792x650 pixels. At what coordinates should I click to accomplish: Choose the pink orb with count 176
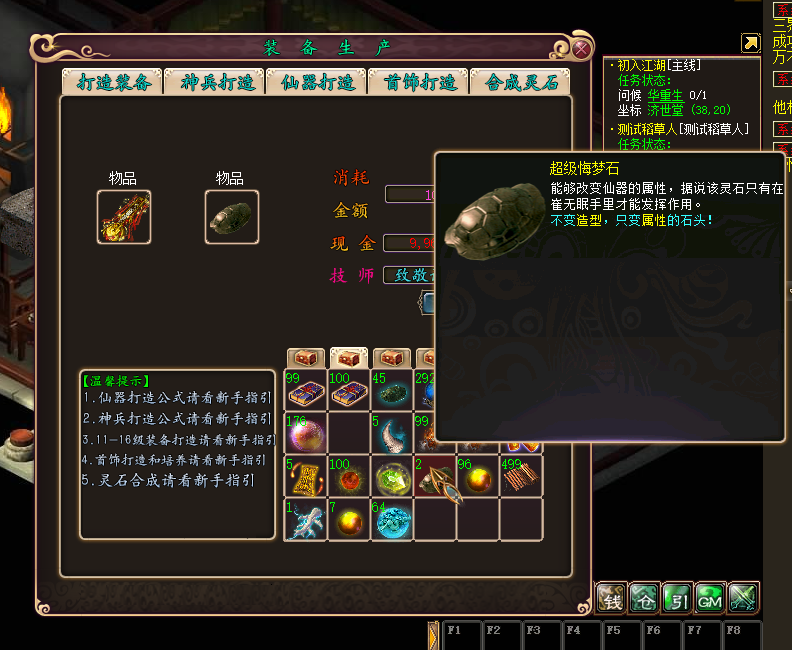pyautogui.click(x=306, y=433)
